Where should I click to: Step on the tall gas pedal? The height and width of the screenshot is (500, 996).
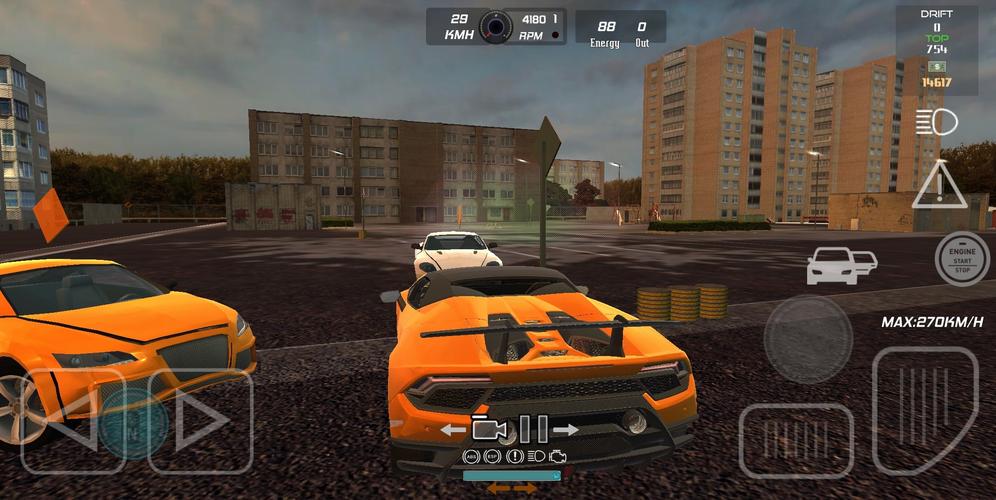click(924, 409)
